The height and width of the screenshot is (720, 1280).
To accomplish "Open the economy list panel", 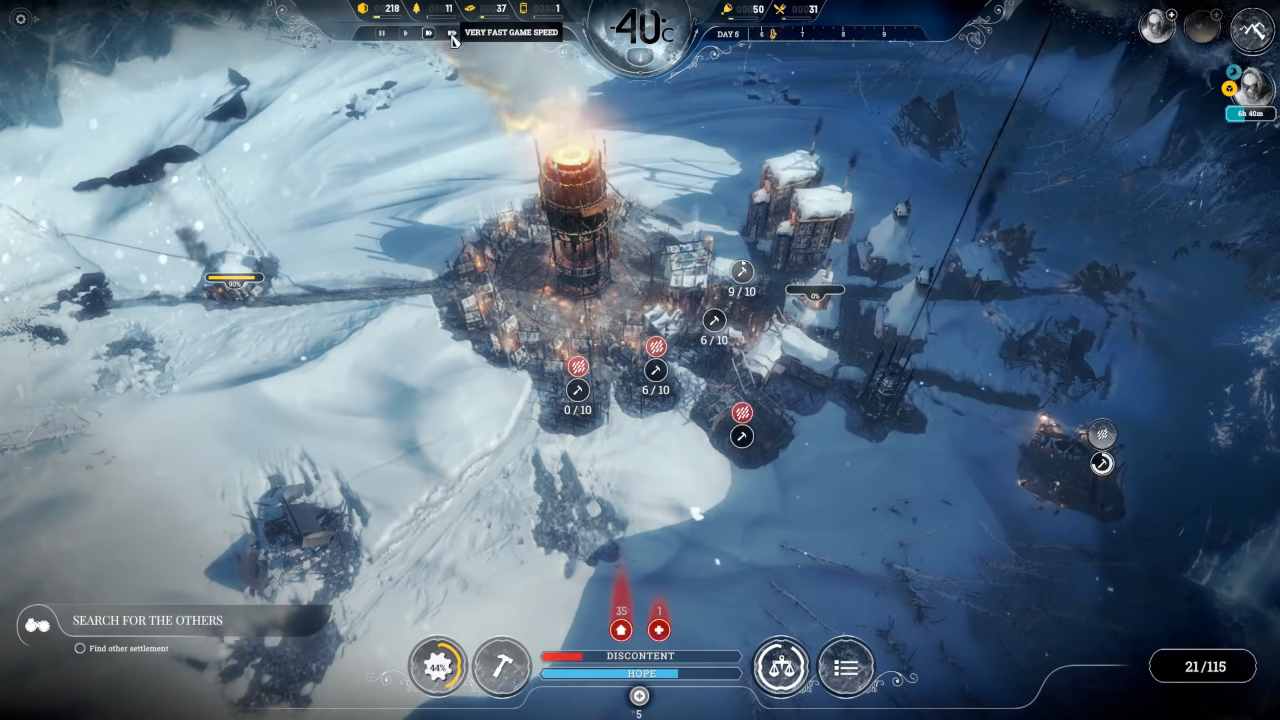I will (845, 667).
